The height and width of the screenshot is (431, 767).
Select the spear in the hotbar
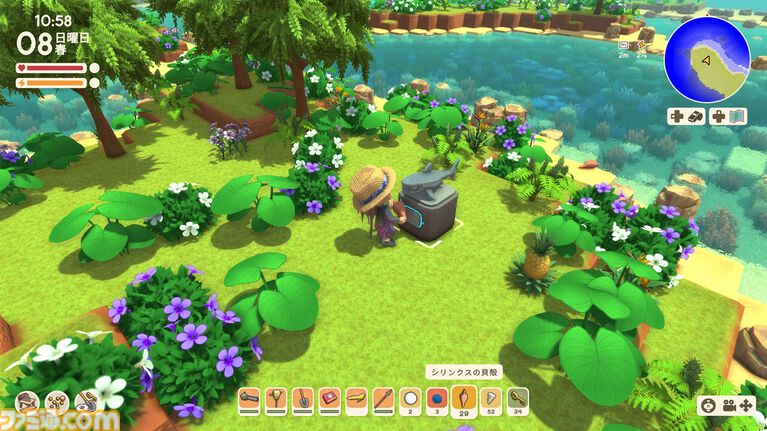click(382, 401)
